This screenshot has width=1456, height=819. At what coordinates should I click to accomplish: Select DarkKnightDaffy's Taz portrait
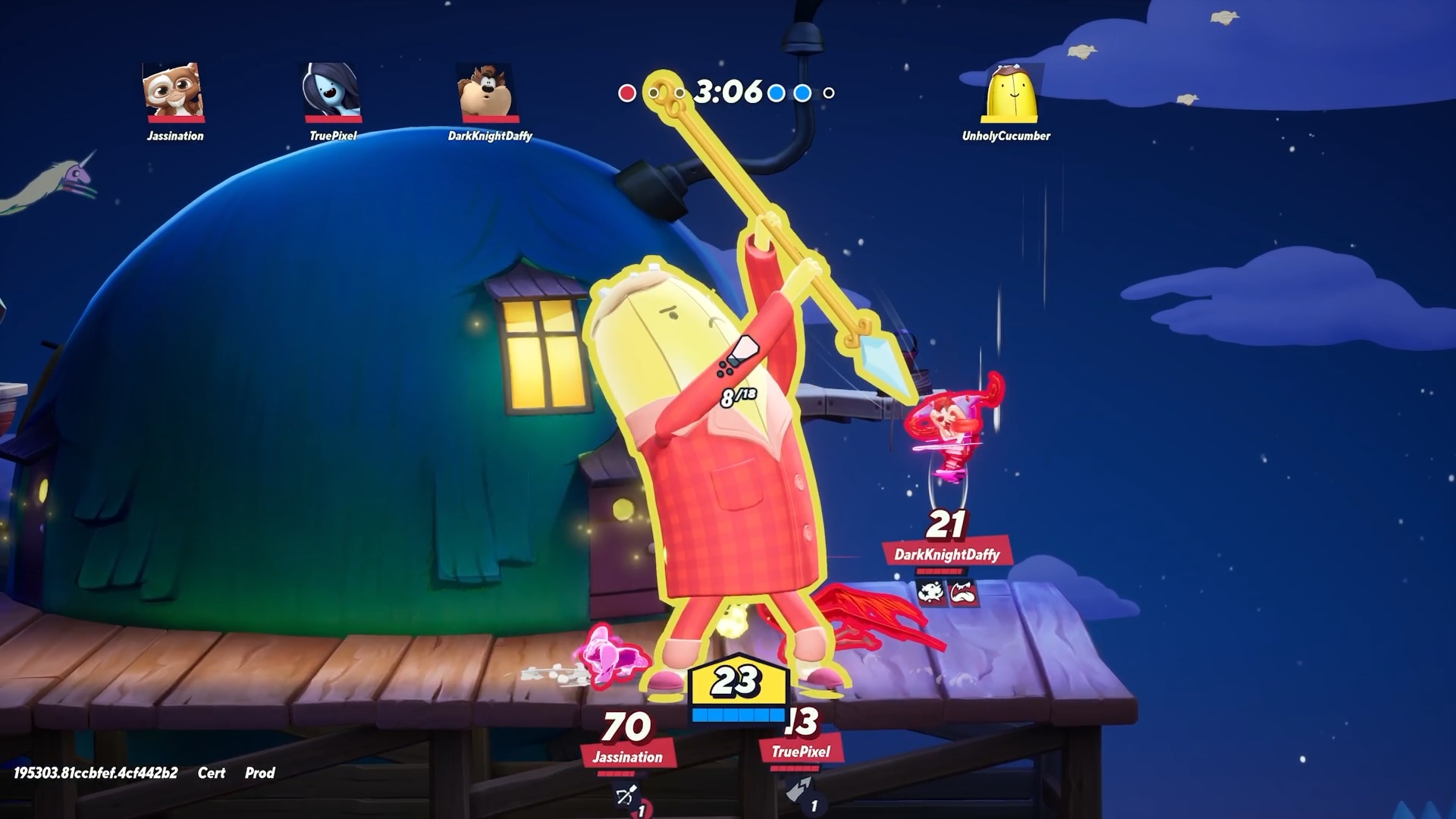(485, 93)
